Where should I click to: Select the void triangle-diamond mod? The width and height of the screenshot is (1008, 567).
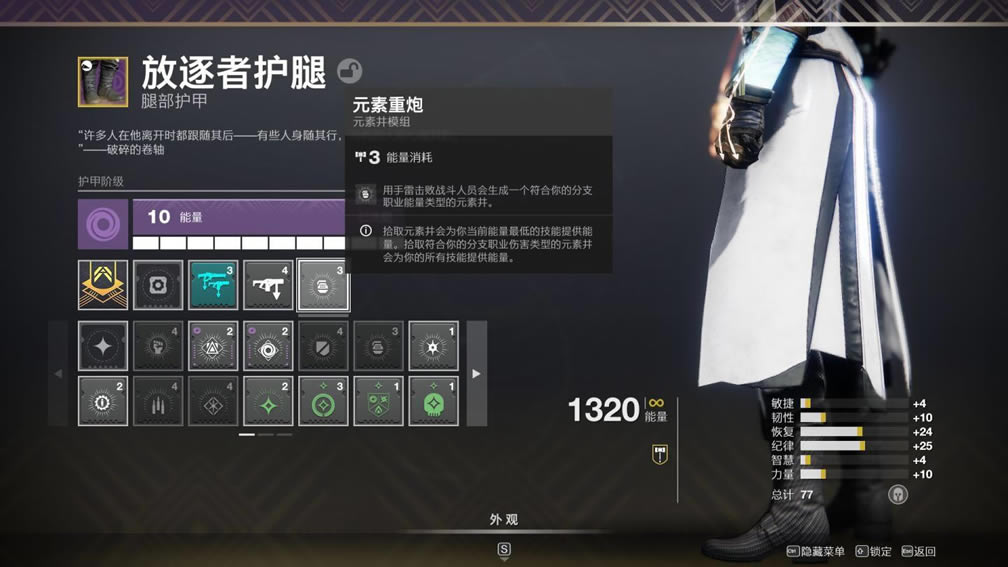pos(213,346)
